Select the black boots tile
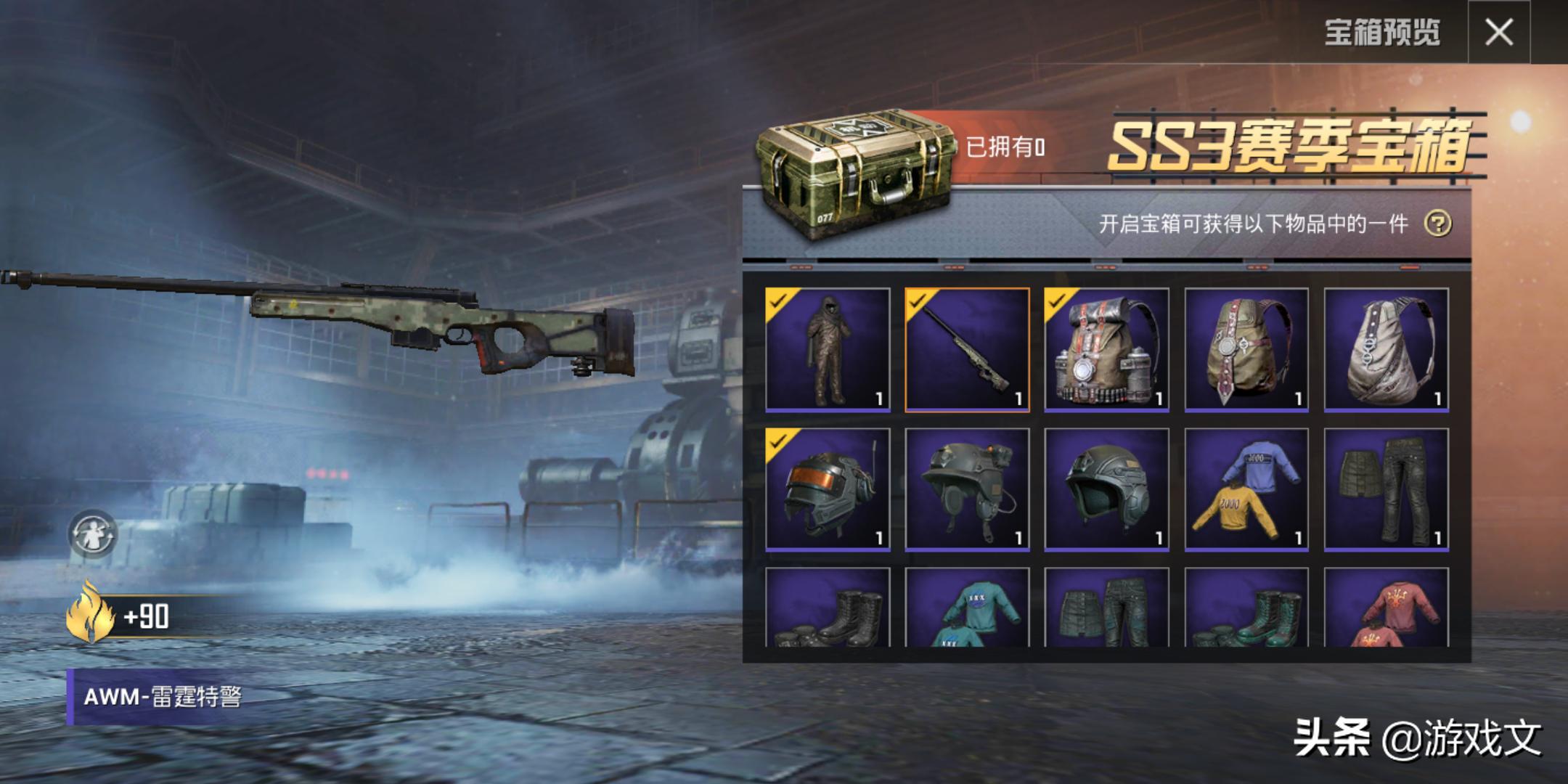Screen dimensions: 1568x784 tap(828, 608)
